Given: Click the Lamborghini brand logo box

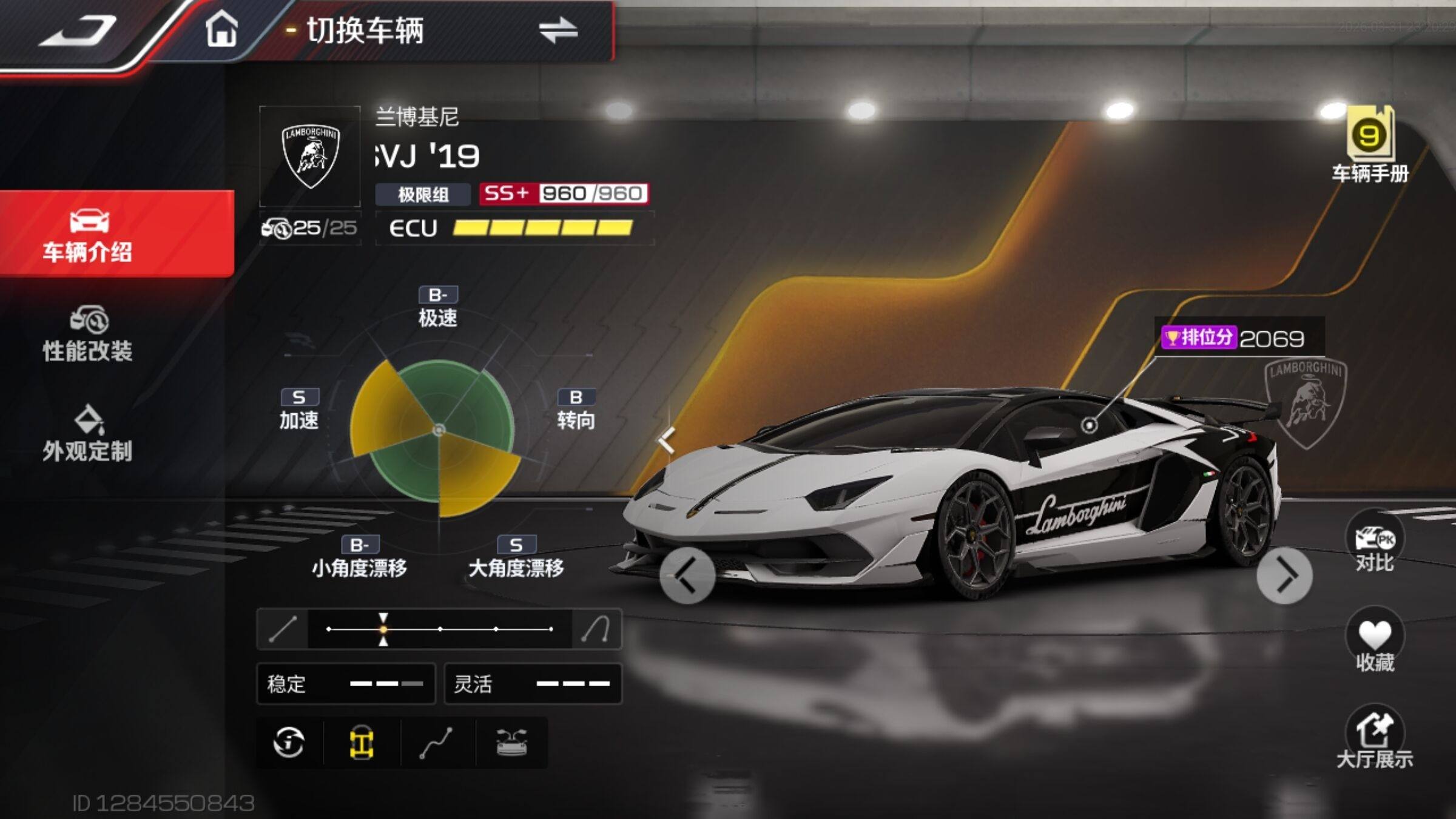Looking at the screenshot, I should [x=311, y=157].
